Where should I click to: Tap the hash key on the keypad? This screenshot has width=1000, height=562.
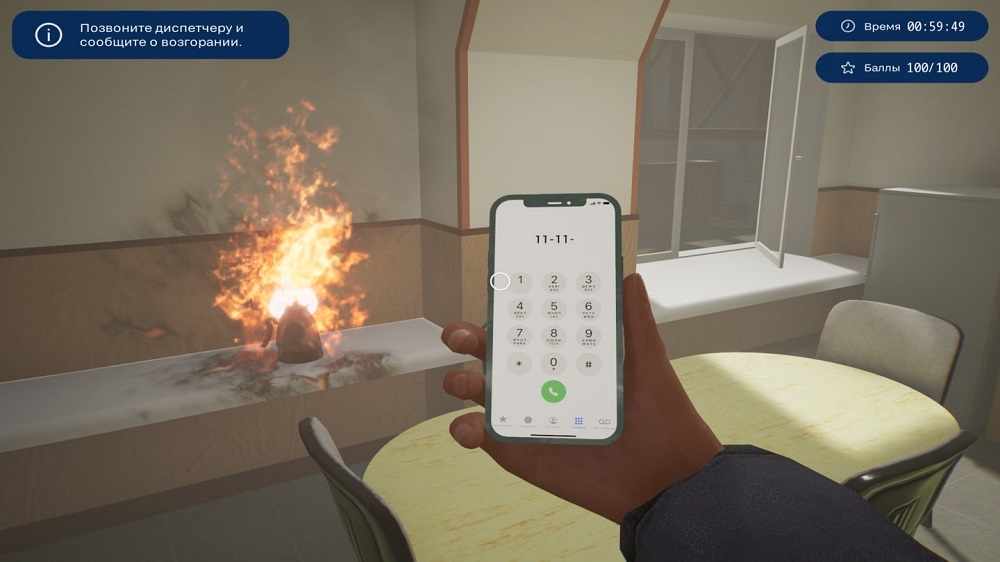588,363
